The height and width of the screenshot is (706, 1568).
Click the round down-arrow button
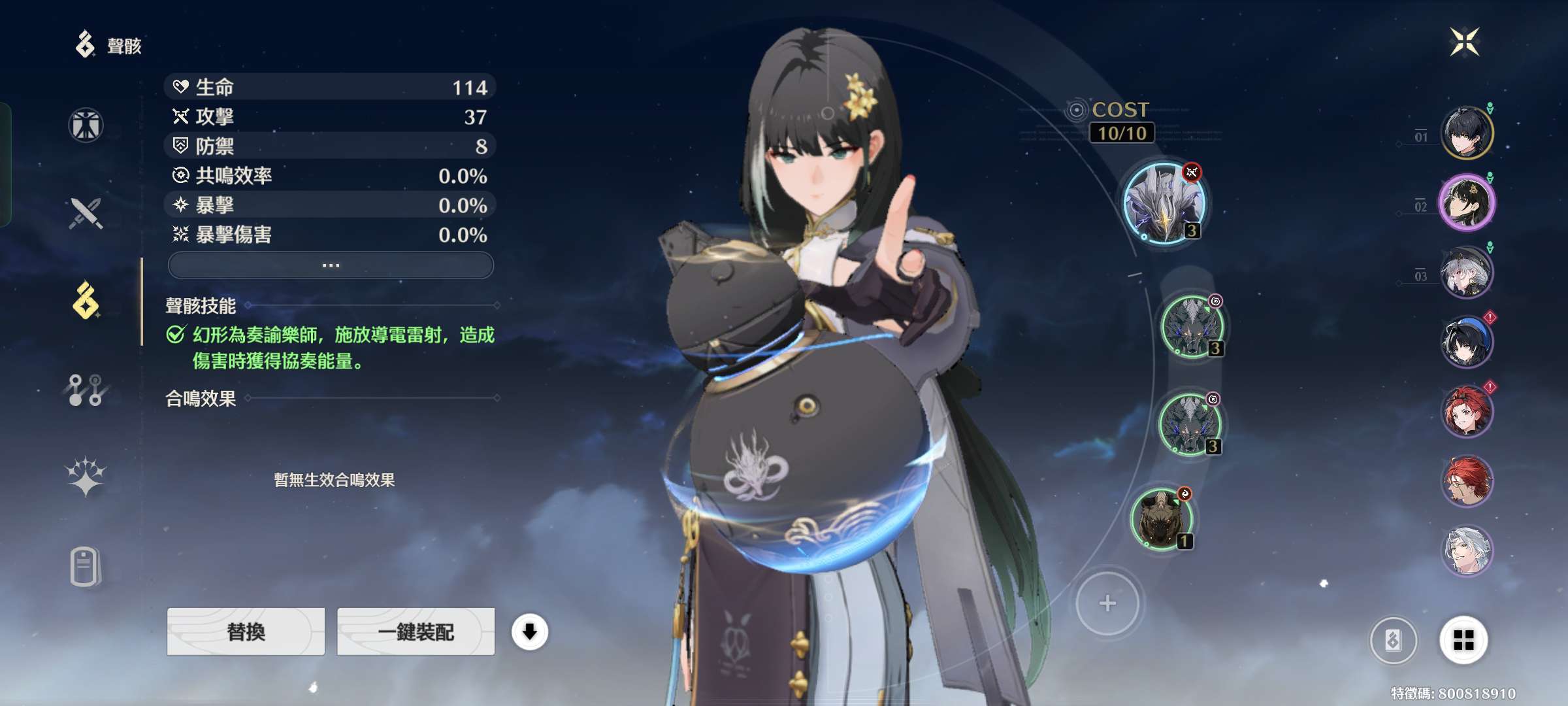tap(529, 631)
